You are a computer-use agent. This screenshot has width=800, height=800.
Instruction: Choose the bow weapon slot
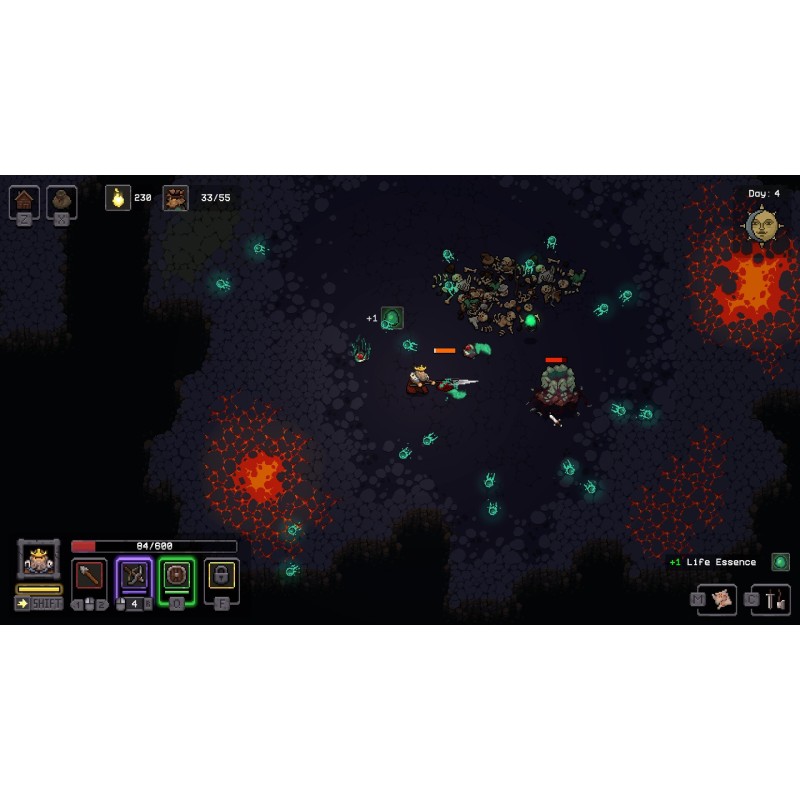point(134,576)
